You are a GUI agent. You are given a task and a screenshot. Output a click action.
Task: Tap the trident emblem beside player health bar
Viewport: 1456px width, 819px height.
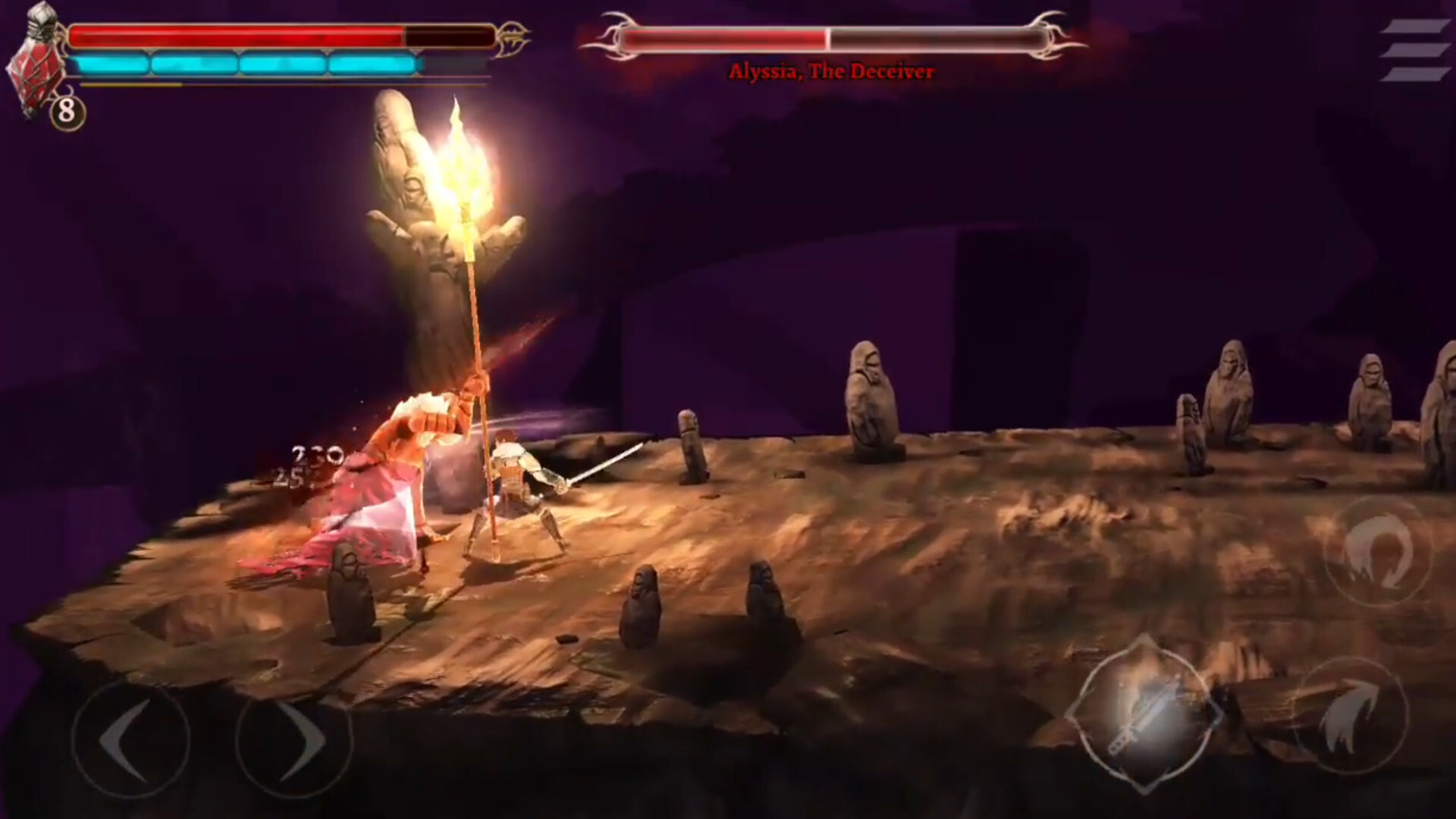513,34
